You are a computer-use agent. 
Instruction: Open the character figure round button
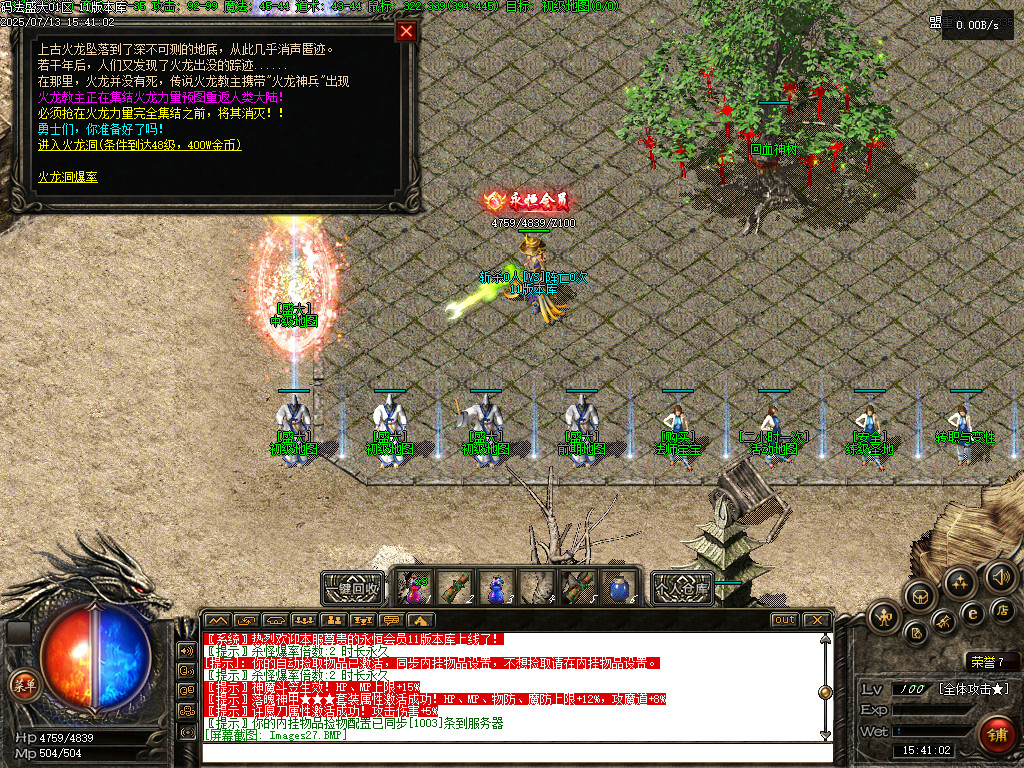pyautogui.click(x=882, y=615)
